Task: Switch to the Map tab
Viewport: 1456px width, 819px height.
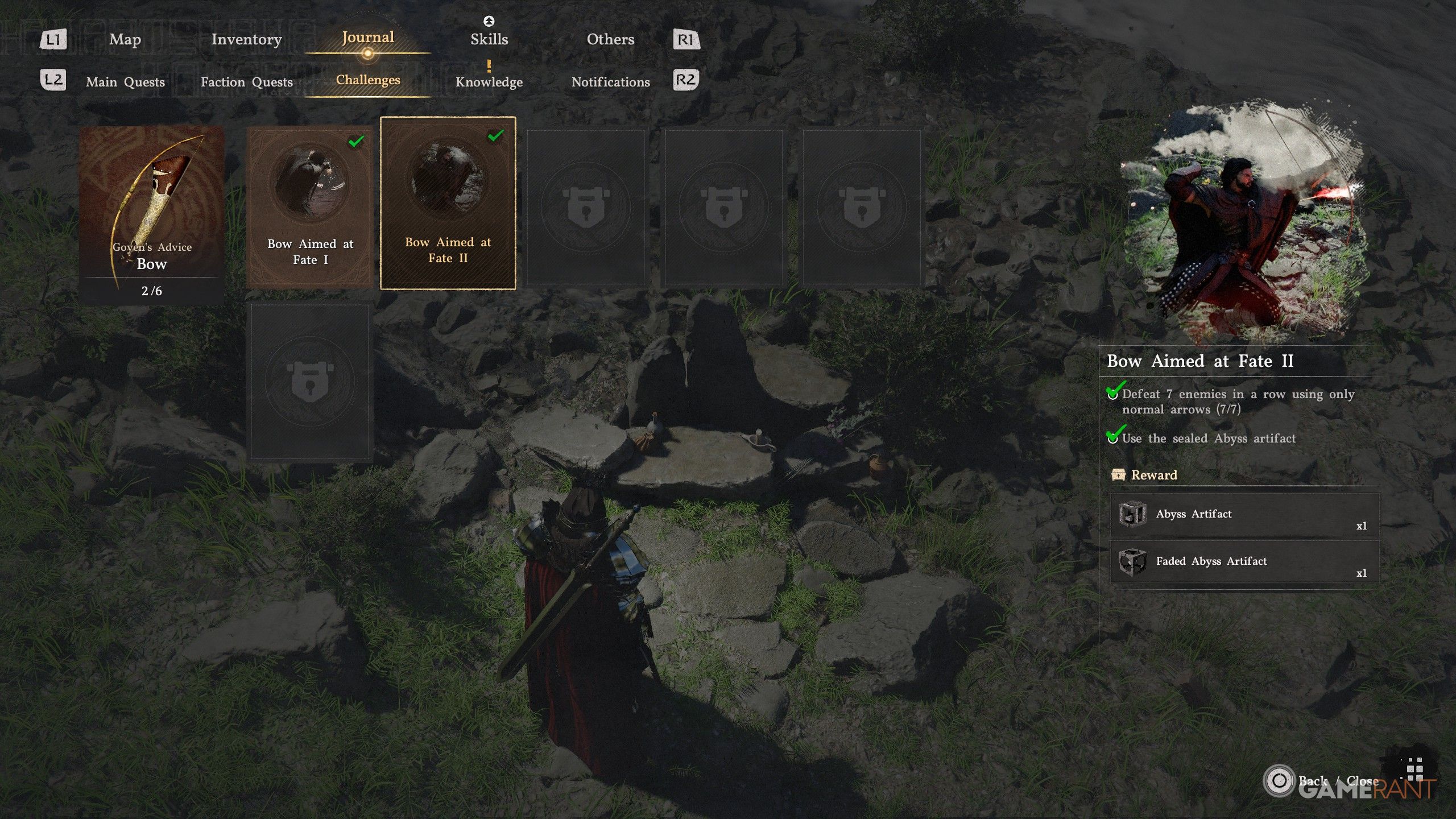Action: coord(125,39)
